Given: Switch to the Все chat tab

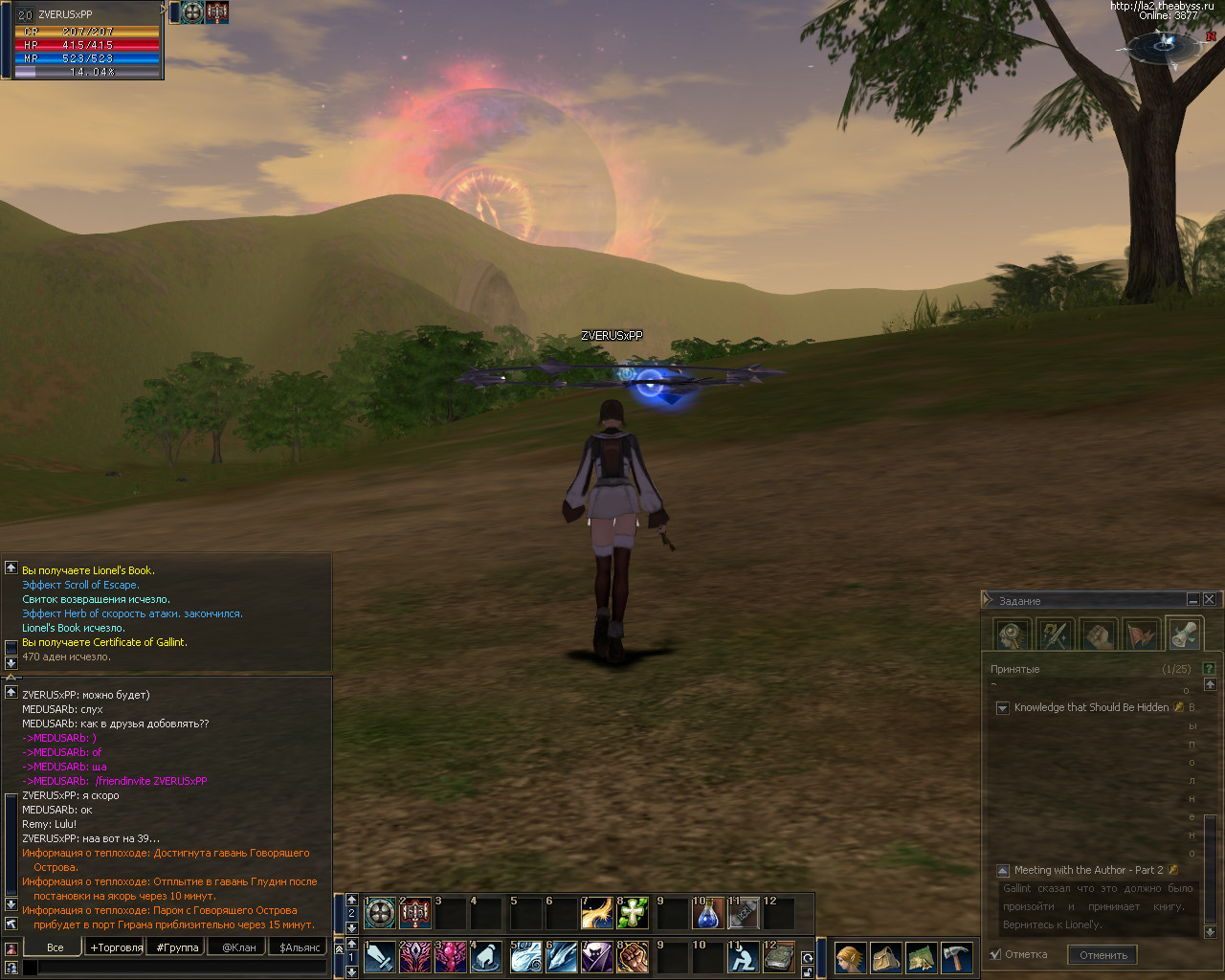Looking at the screenshot, I should [x=55, y=947].
